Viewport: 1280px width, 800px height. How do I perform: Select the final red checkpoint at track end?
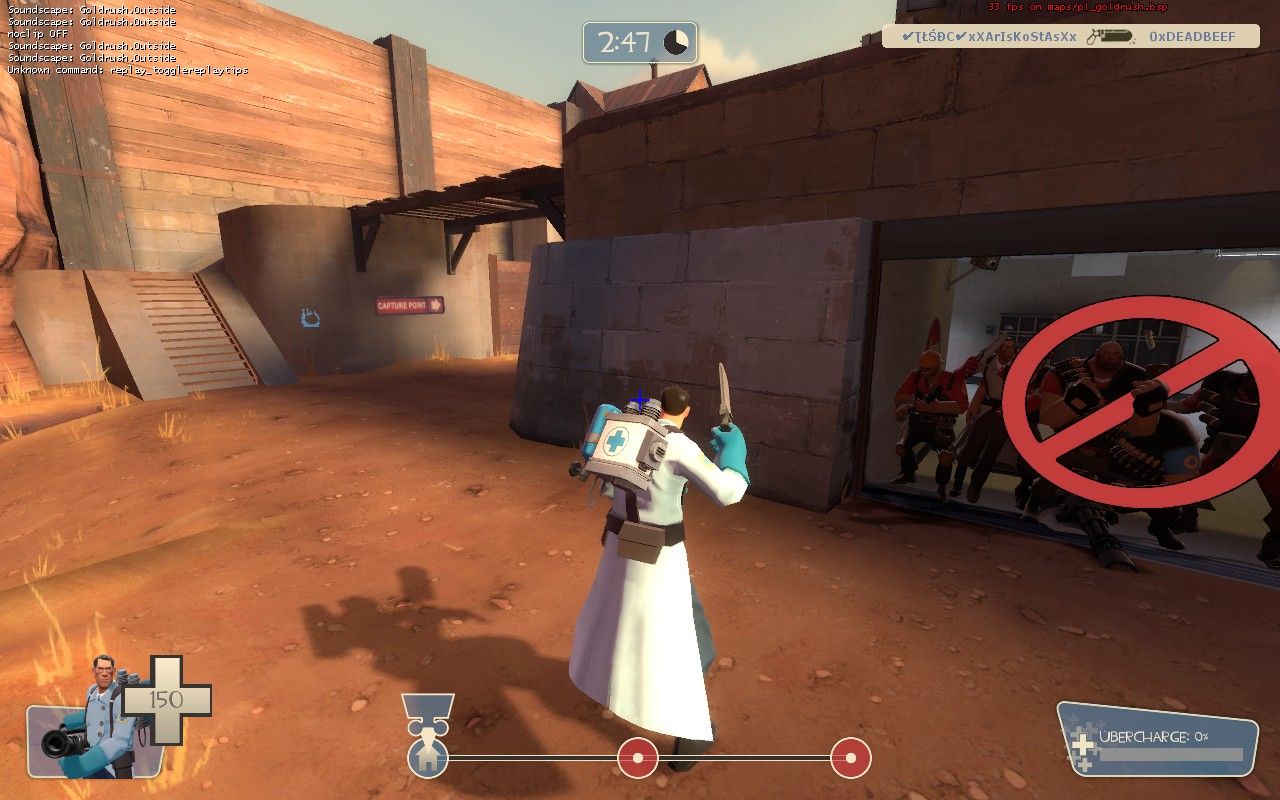click(850, 758)
